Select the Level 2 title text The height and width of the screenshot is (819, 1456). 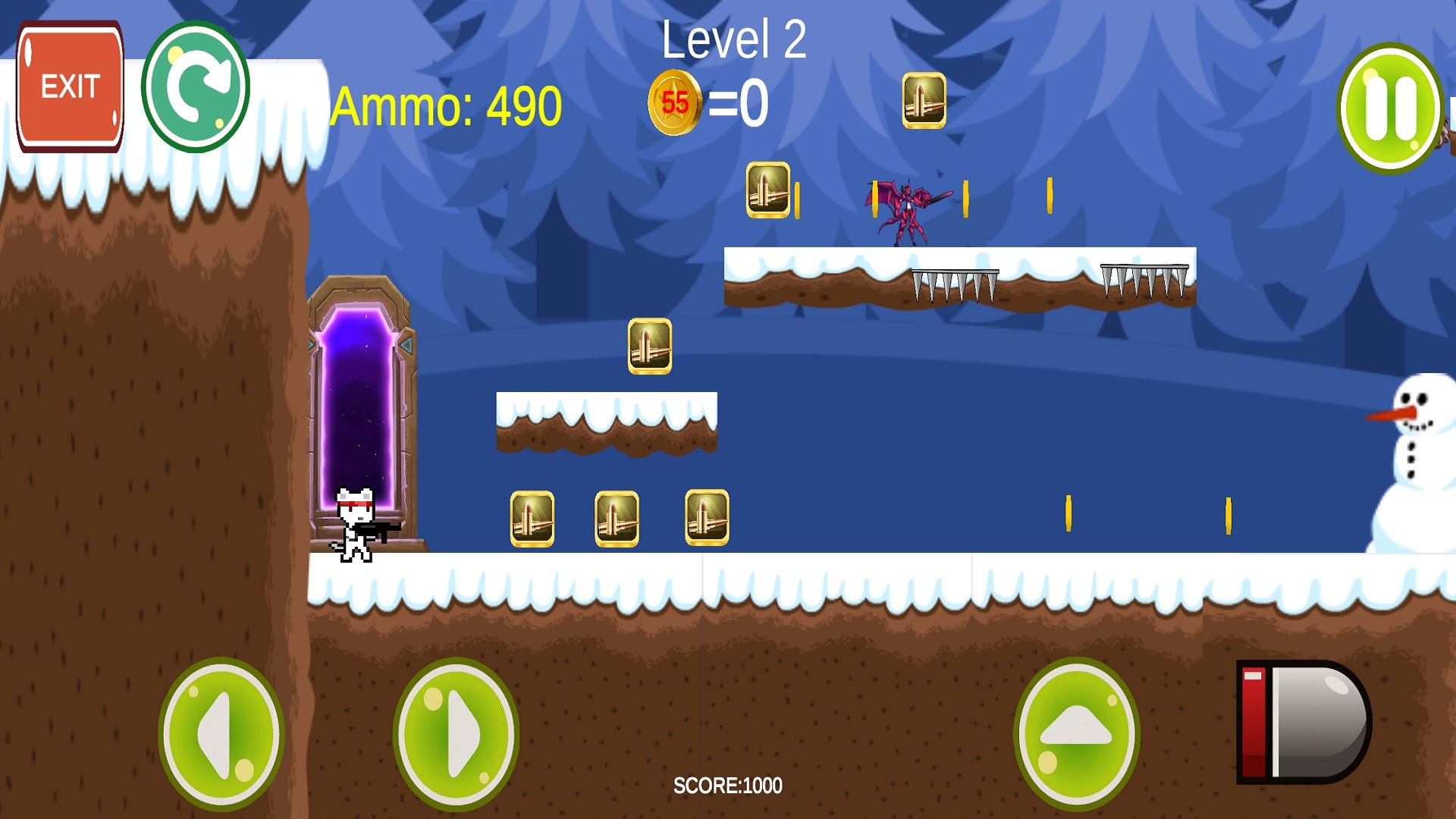[x=734, y=39]
